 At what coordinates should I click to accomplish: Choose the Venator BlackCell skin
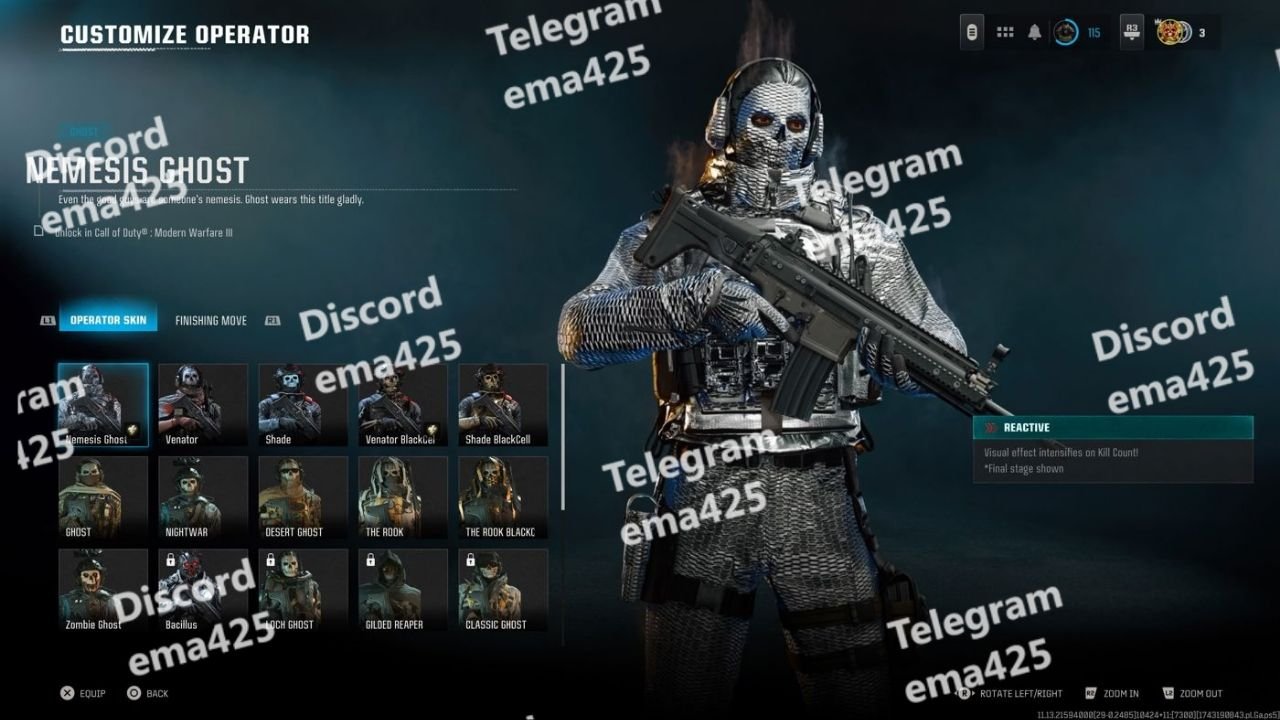pos(403,404)
